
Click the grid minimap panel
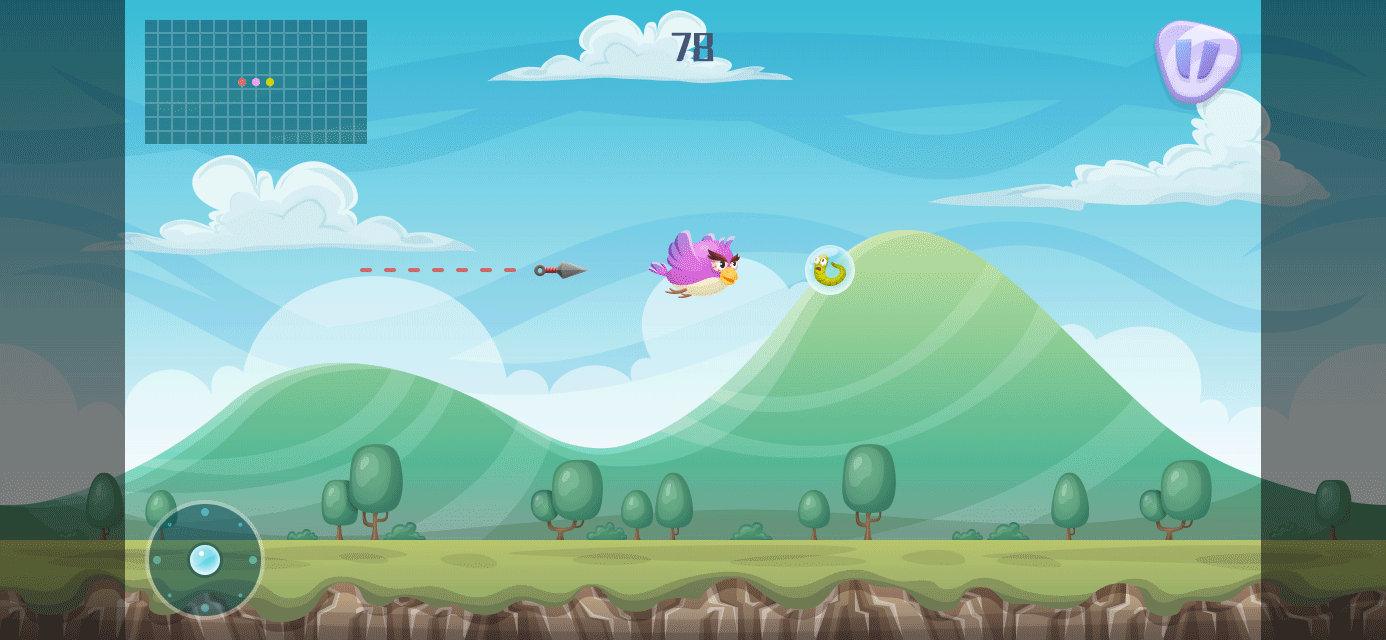point(256,82)
